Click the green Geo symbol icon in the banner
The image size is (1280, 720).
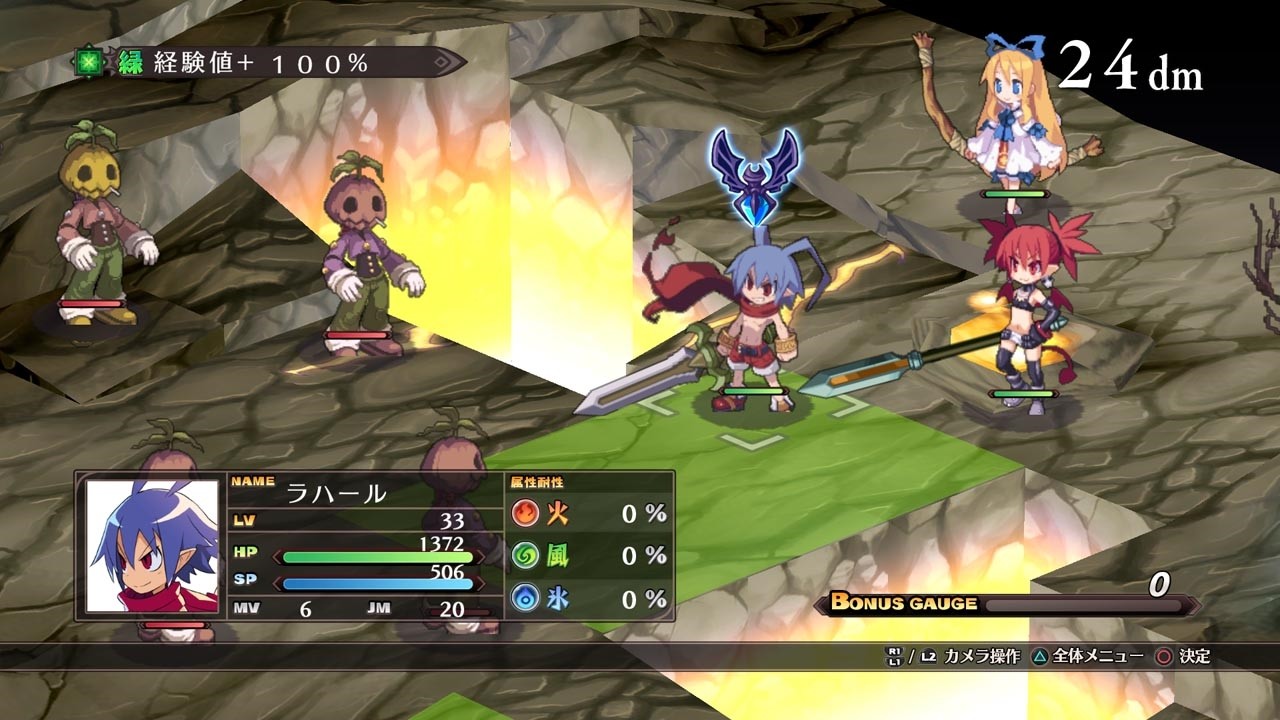tap(89, 60)
